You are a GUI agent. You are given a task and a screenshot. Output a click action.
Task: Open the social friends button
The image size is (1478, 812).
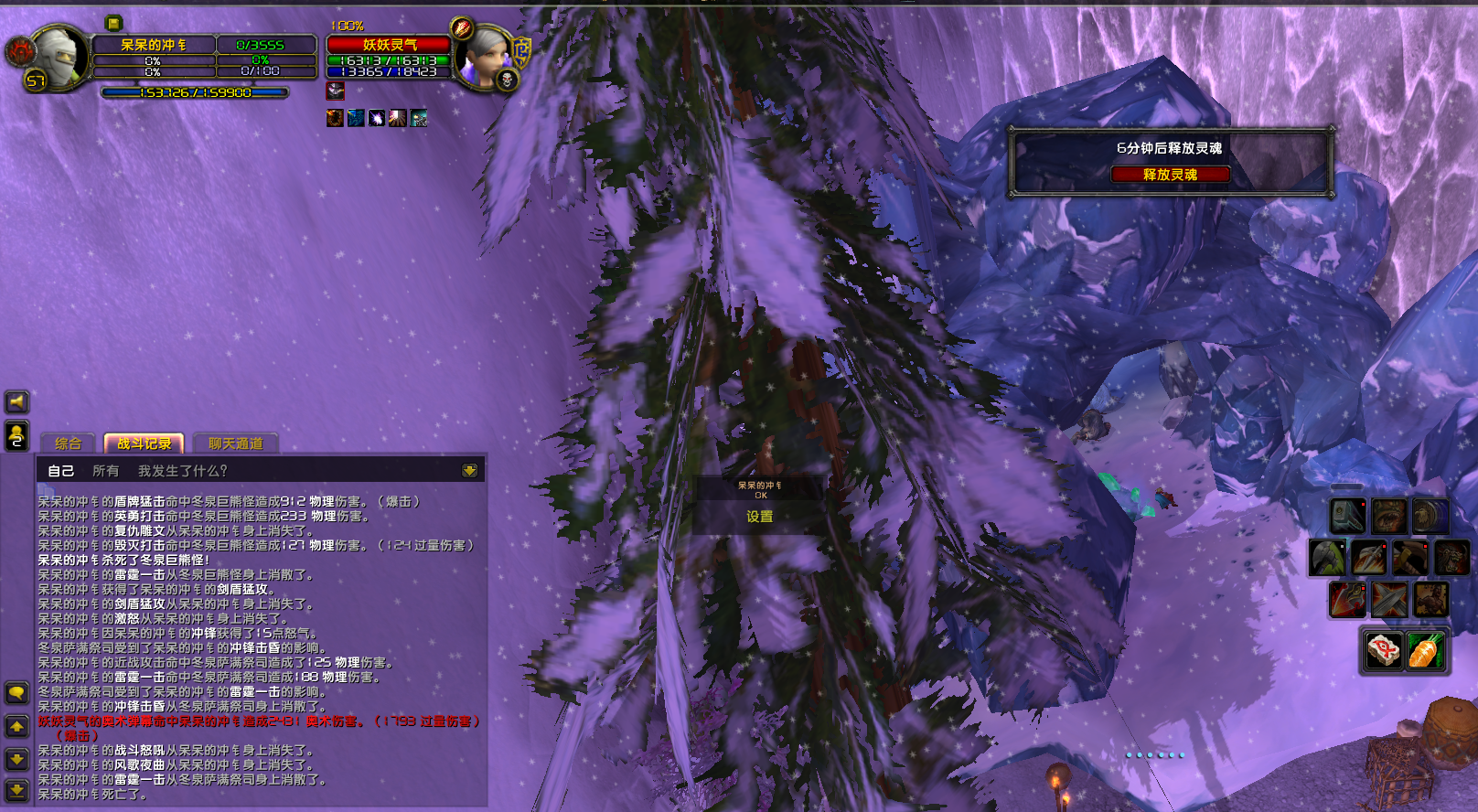tap(16, 436)
